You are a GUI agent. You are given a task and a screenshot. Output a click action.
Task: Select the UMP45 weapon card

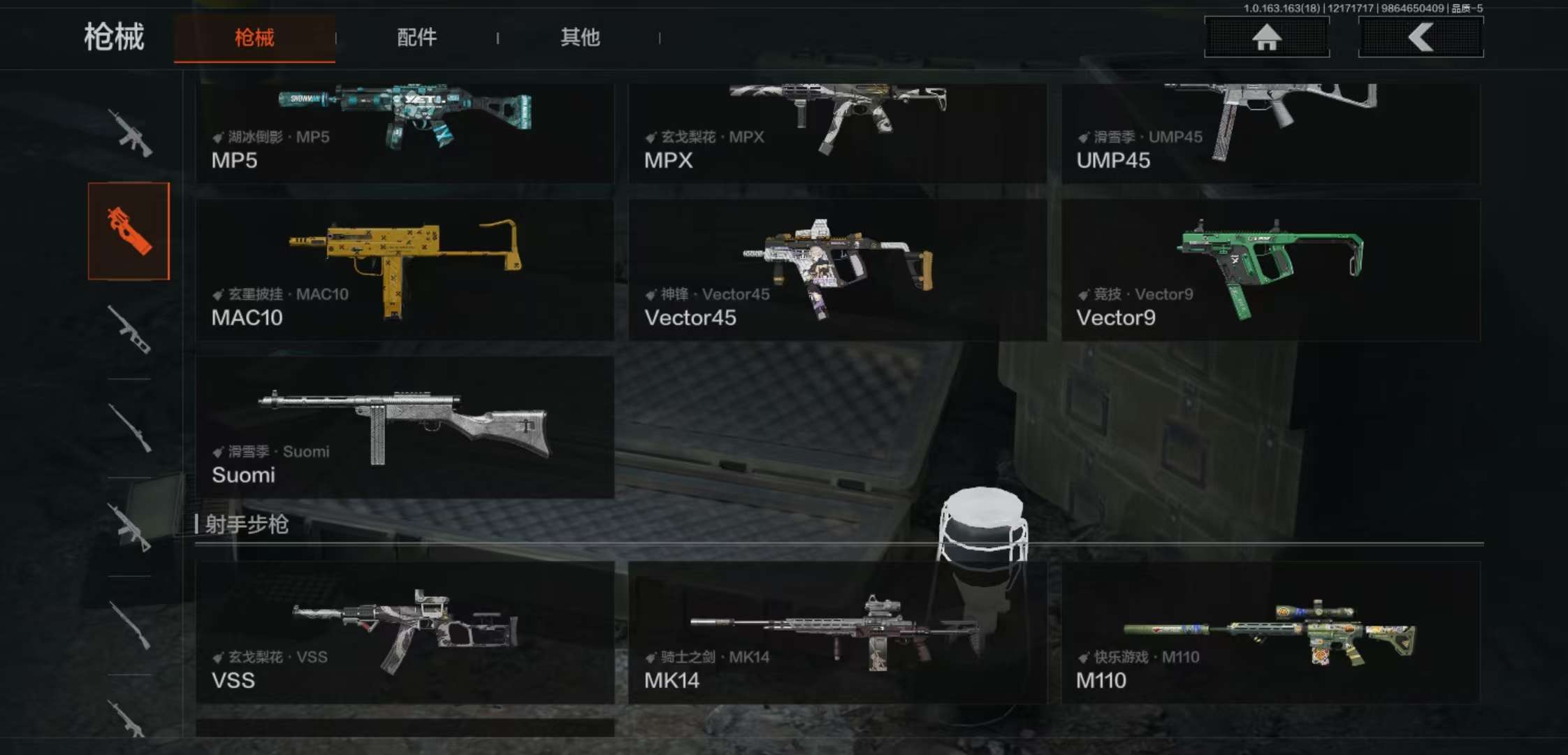coord(1270,133)
